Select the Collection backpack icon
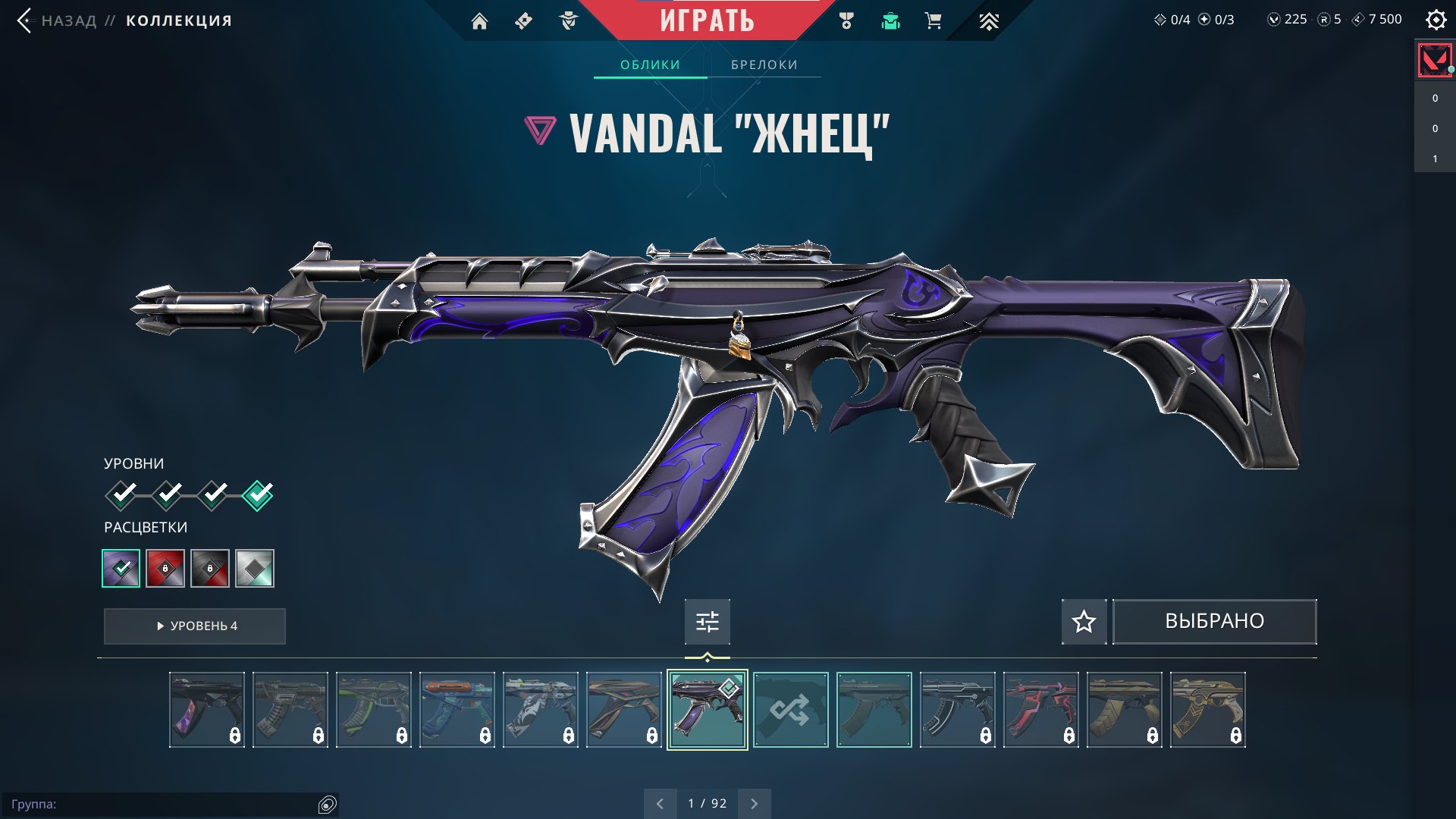The height and width of the screenshot is (819, 1456). click(x=890, y=20)
